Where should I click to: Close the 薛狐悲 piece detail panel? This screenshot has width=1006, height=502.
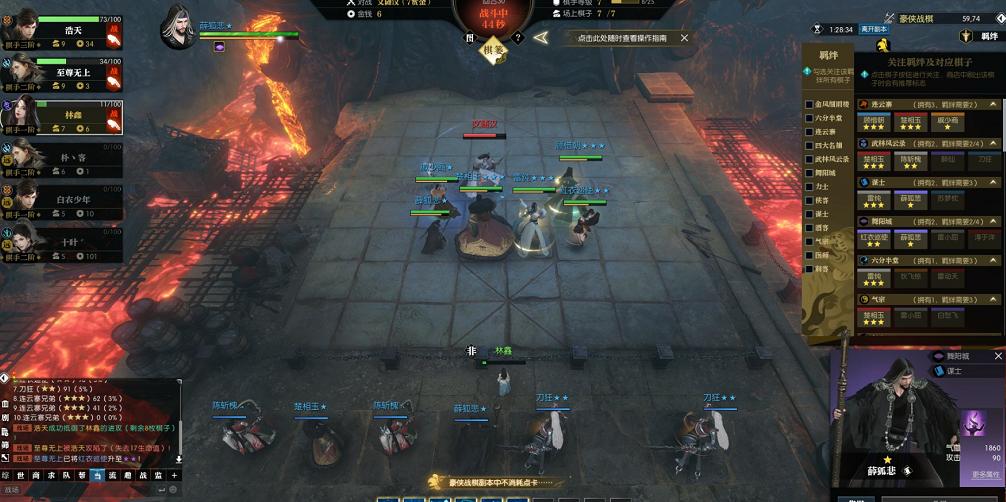997,356
